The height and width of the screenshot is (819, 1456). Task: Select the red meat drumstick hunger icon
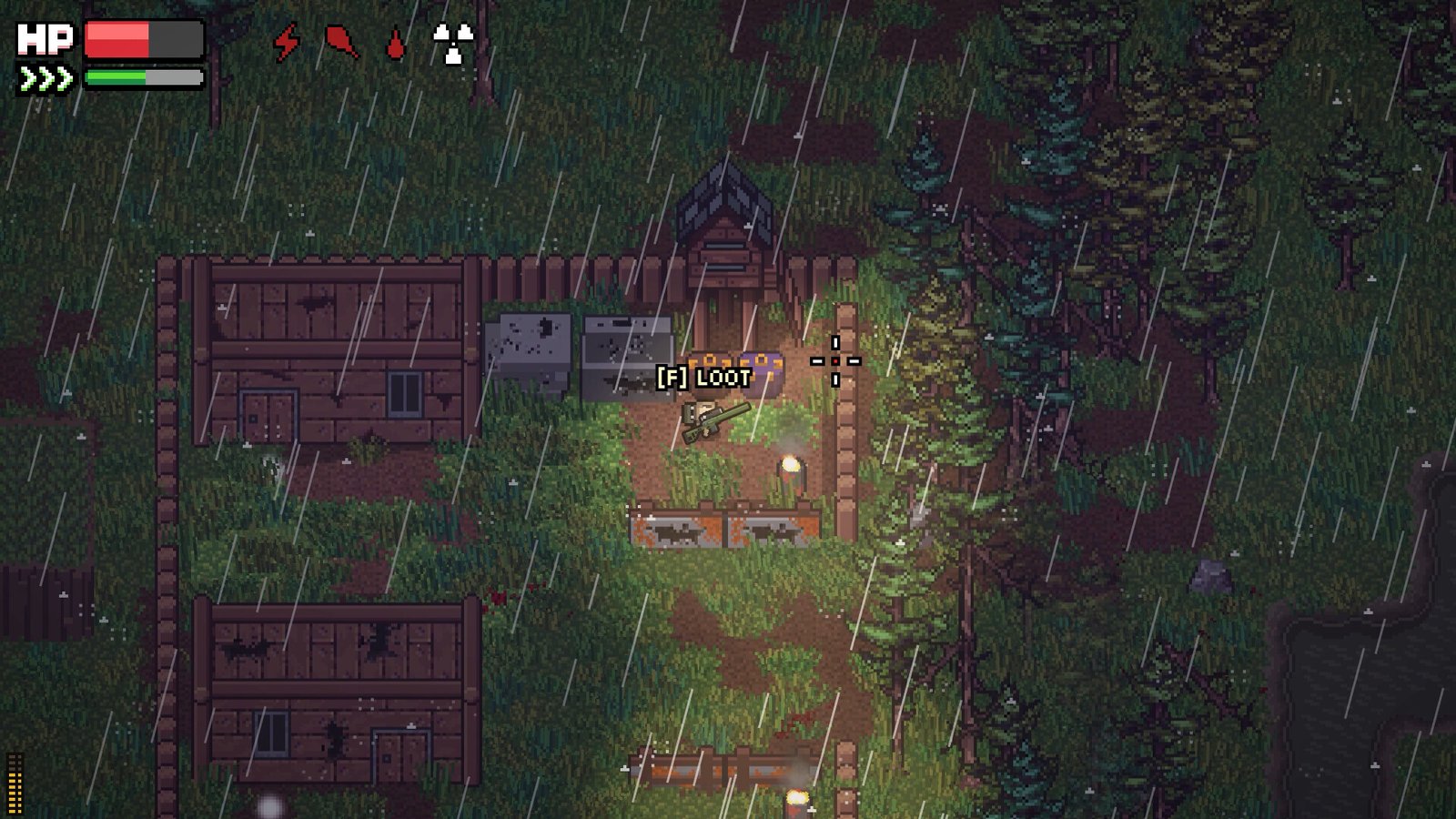point(341,42)
